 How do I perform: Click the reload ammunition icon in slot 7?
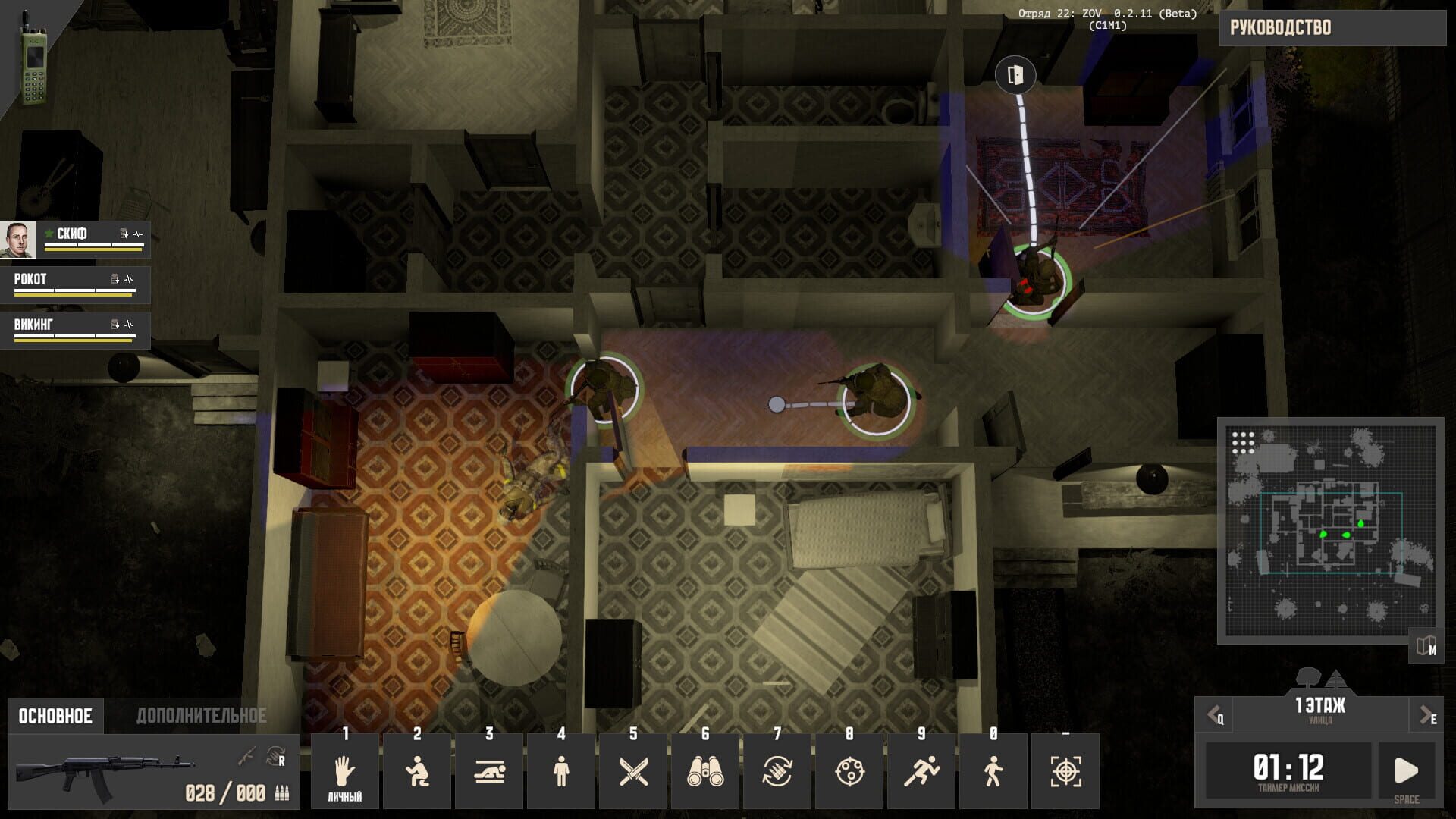(x=777, y=770)
